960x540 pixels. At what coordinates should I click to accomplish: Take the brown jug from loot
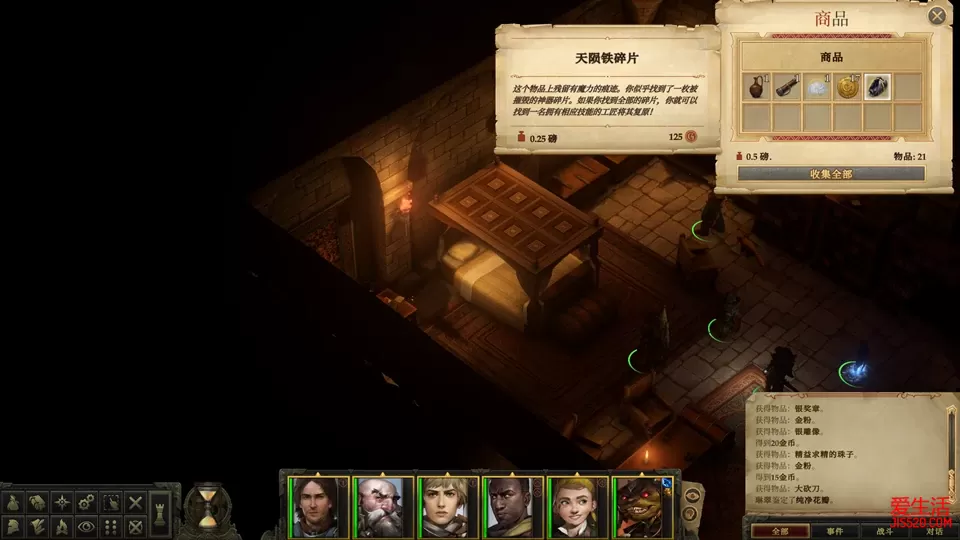(757, 87)
